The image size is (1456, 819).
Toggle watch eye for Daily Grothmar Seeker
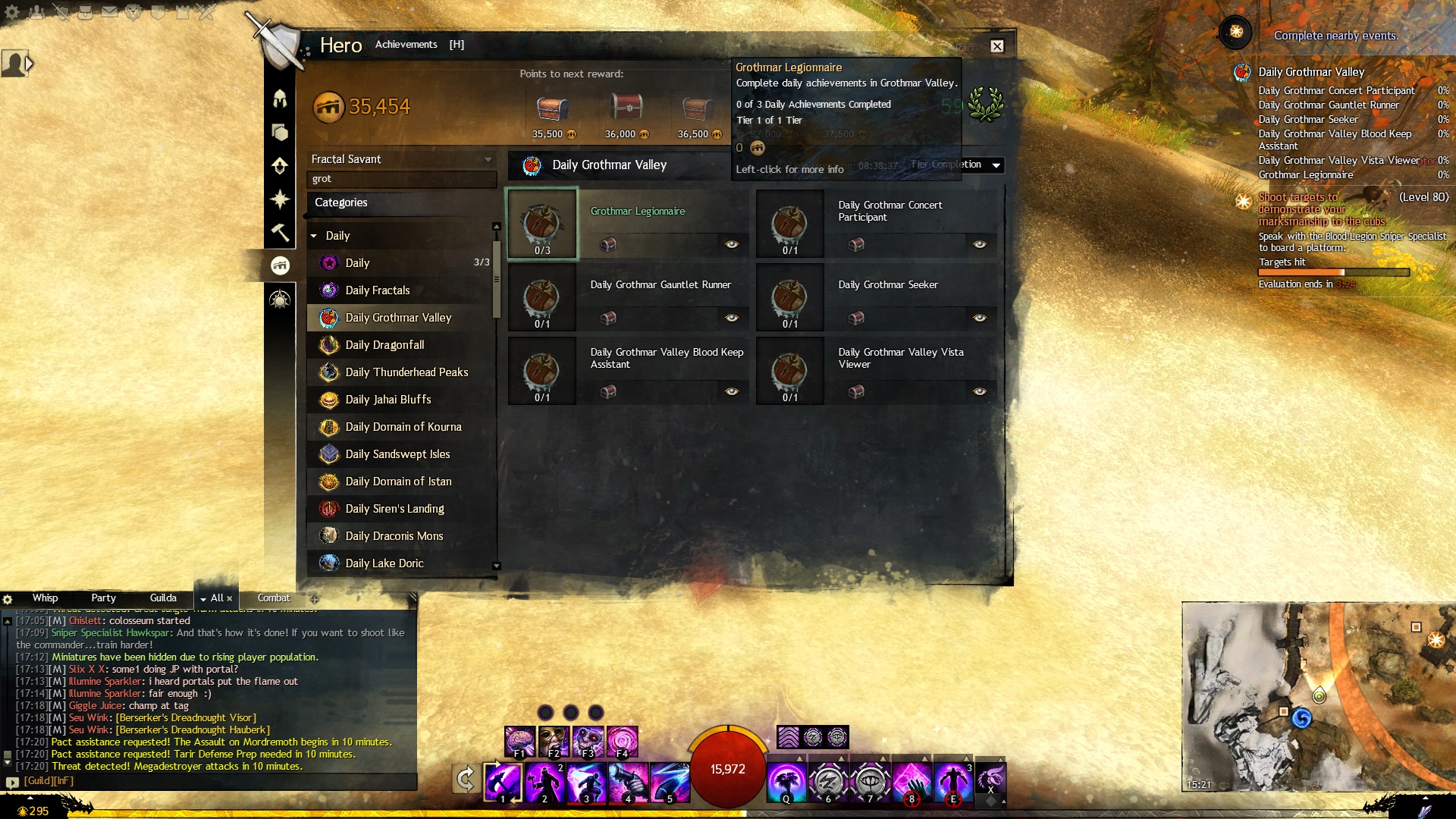point(979,318)
